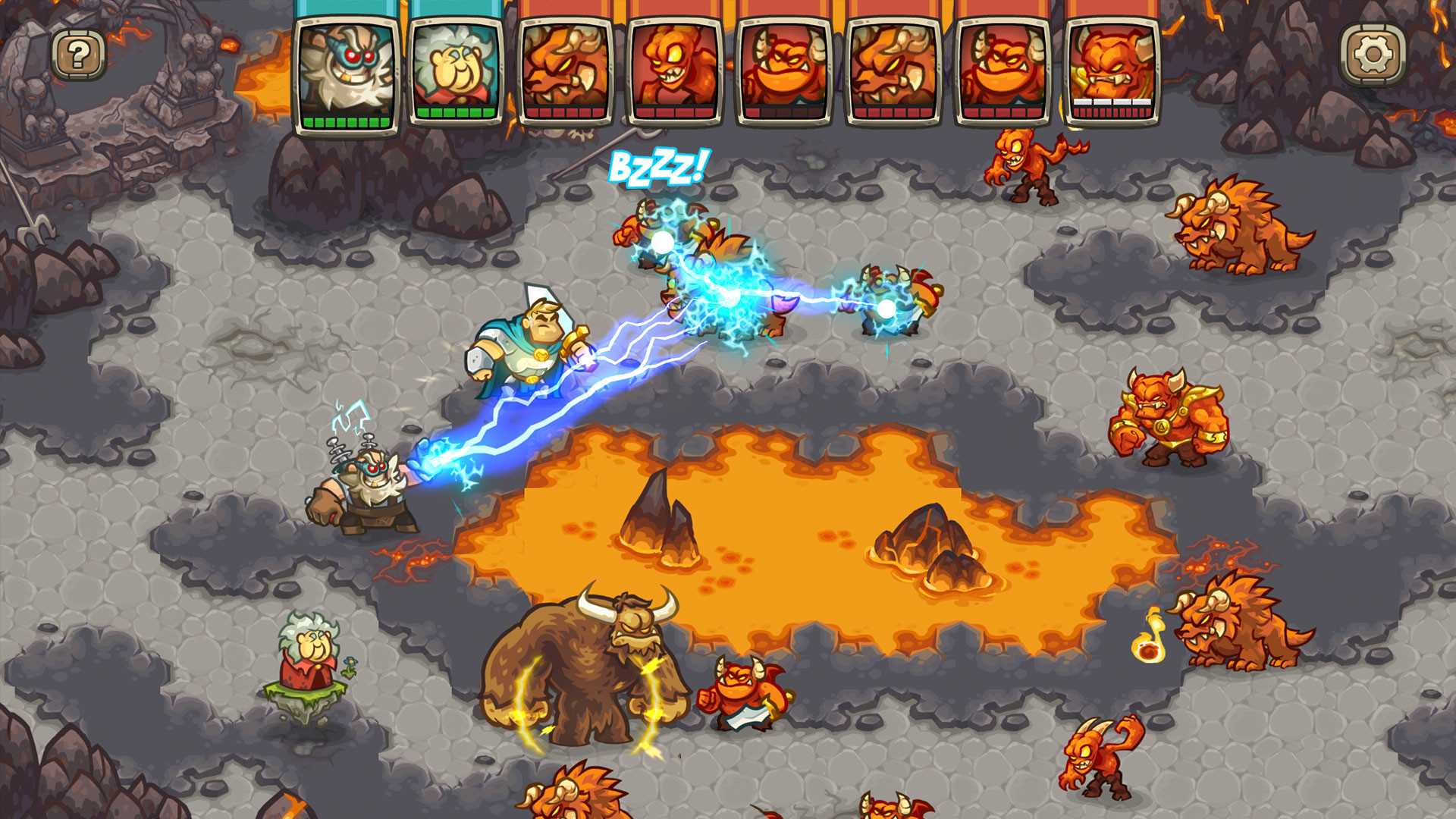
Task: Click the horned mammoth beast near the lava
Action: point(599,667)
